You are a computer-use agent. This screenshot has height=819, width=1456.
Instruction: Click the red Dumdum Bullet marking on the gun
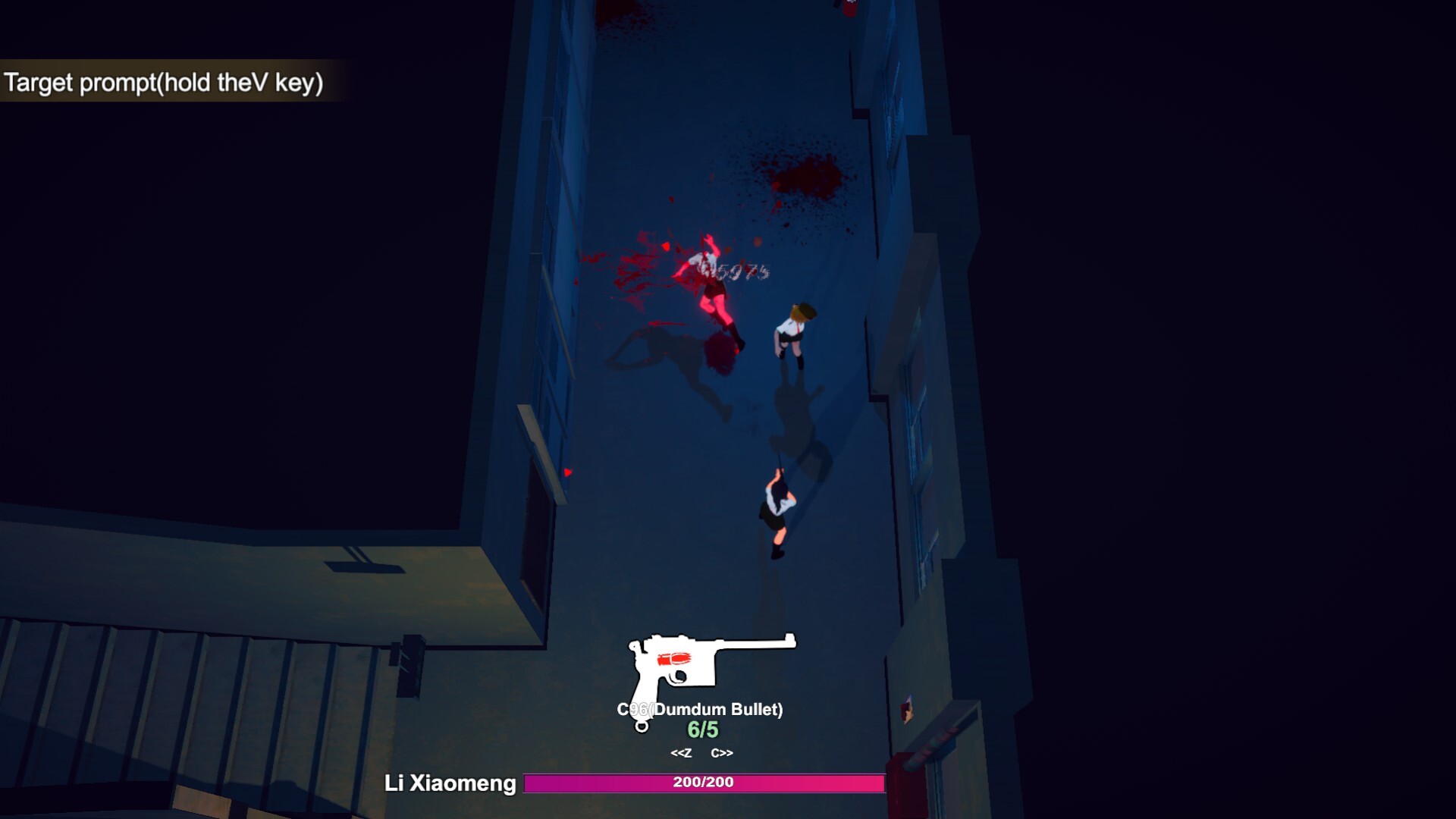675,658
